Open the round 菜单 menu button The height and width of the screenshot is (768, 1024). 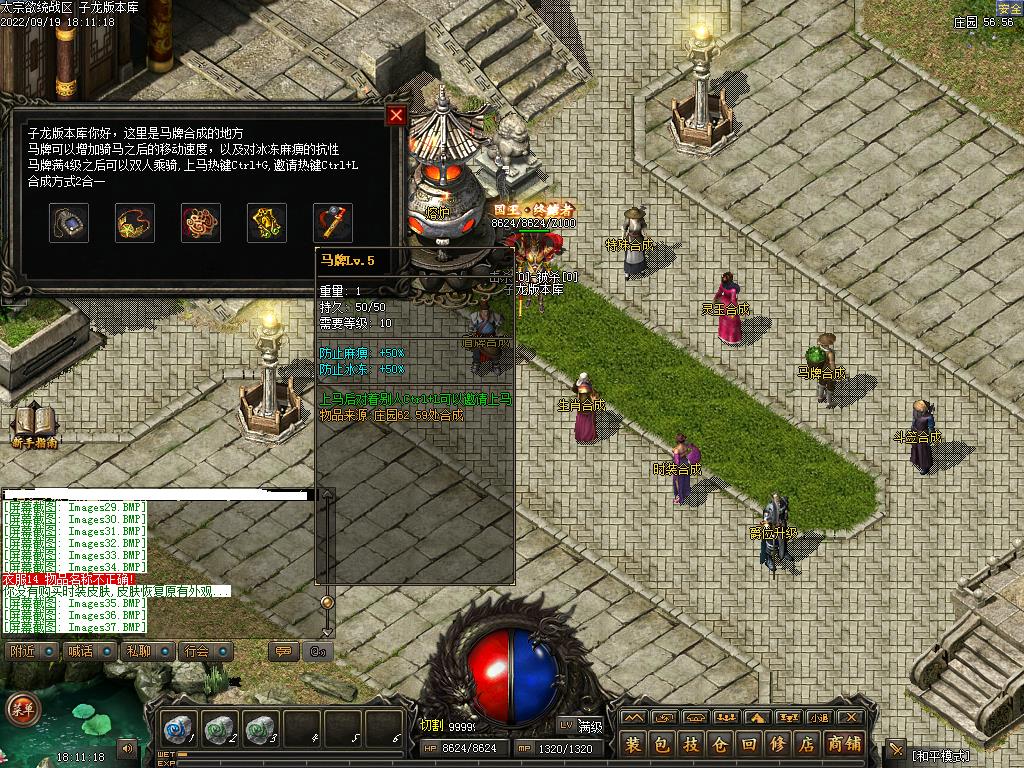pyautogui.click(x=22, y=709)
